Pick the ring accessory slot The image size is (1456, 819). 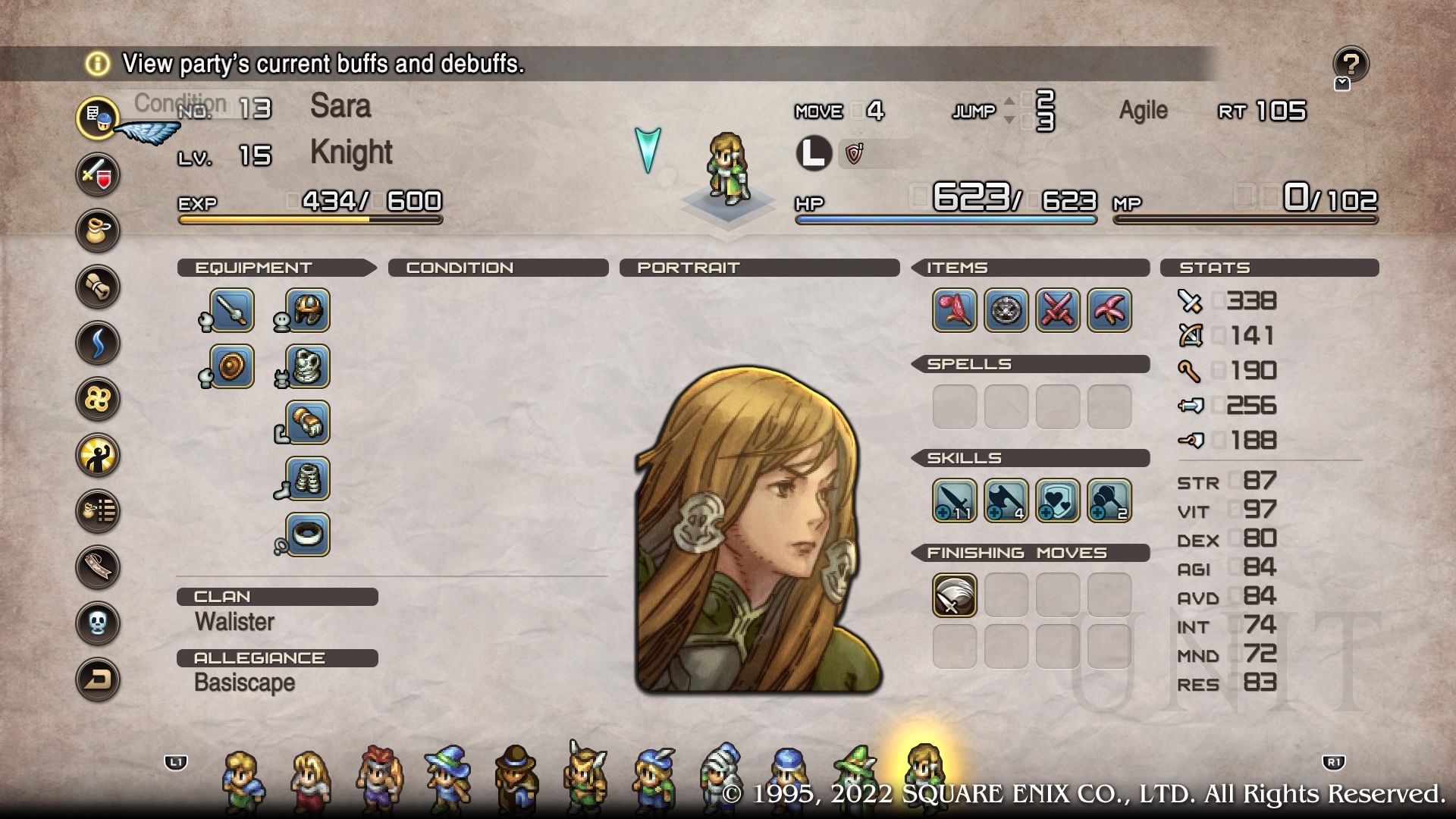pos(307,535)
